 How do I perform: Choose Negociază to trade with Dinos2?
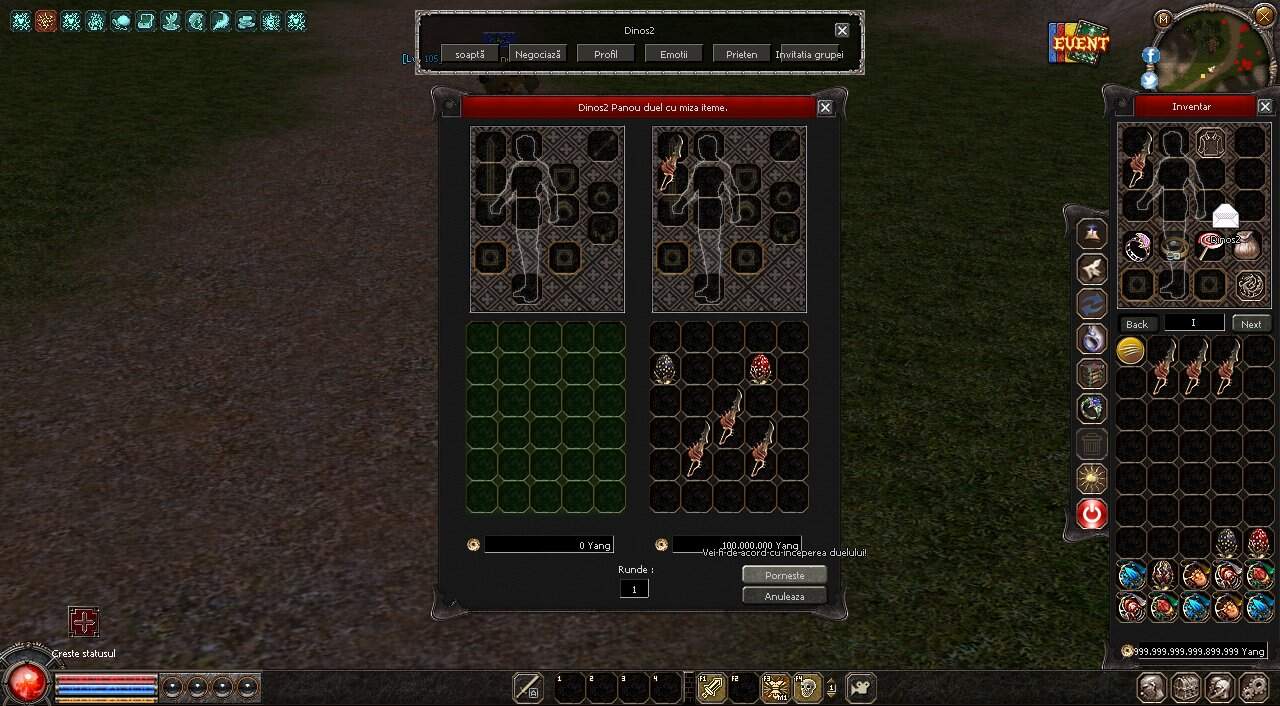[538, 54]
